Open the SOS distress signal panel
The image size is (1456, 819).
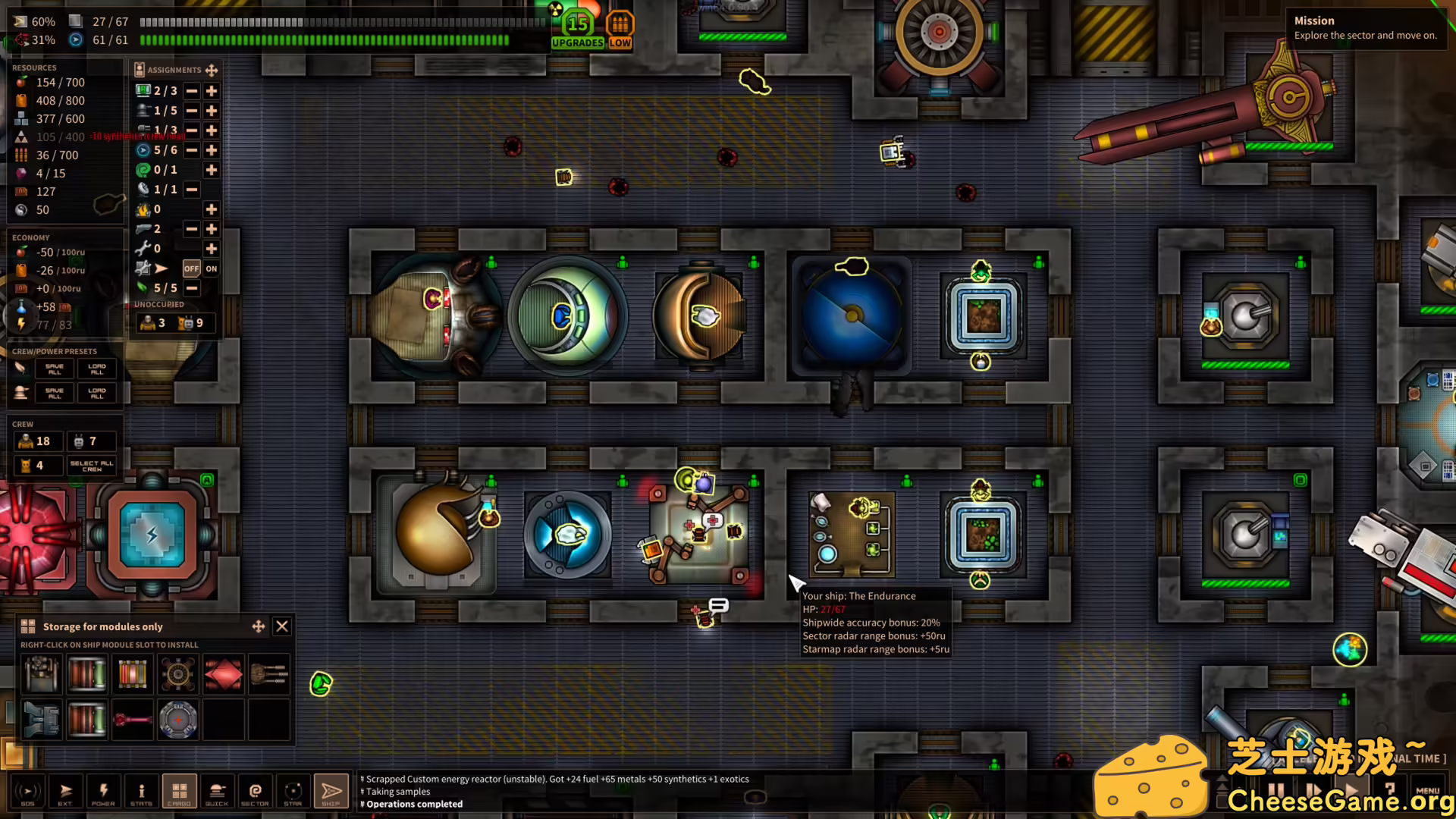pos(28,791)
